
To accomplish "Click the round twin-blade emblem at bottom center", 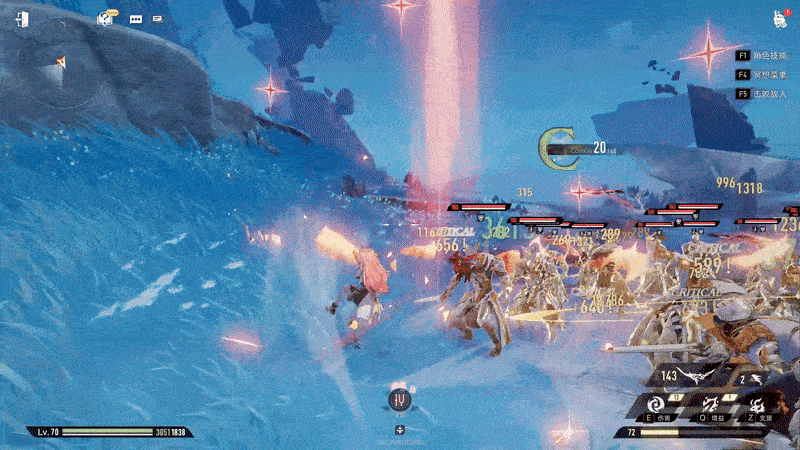I will coord(400,400).
